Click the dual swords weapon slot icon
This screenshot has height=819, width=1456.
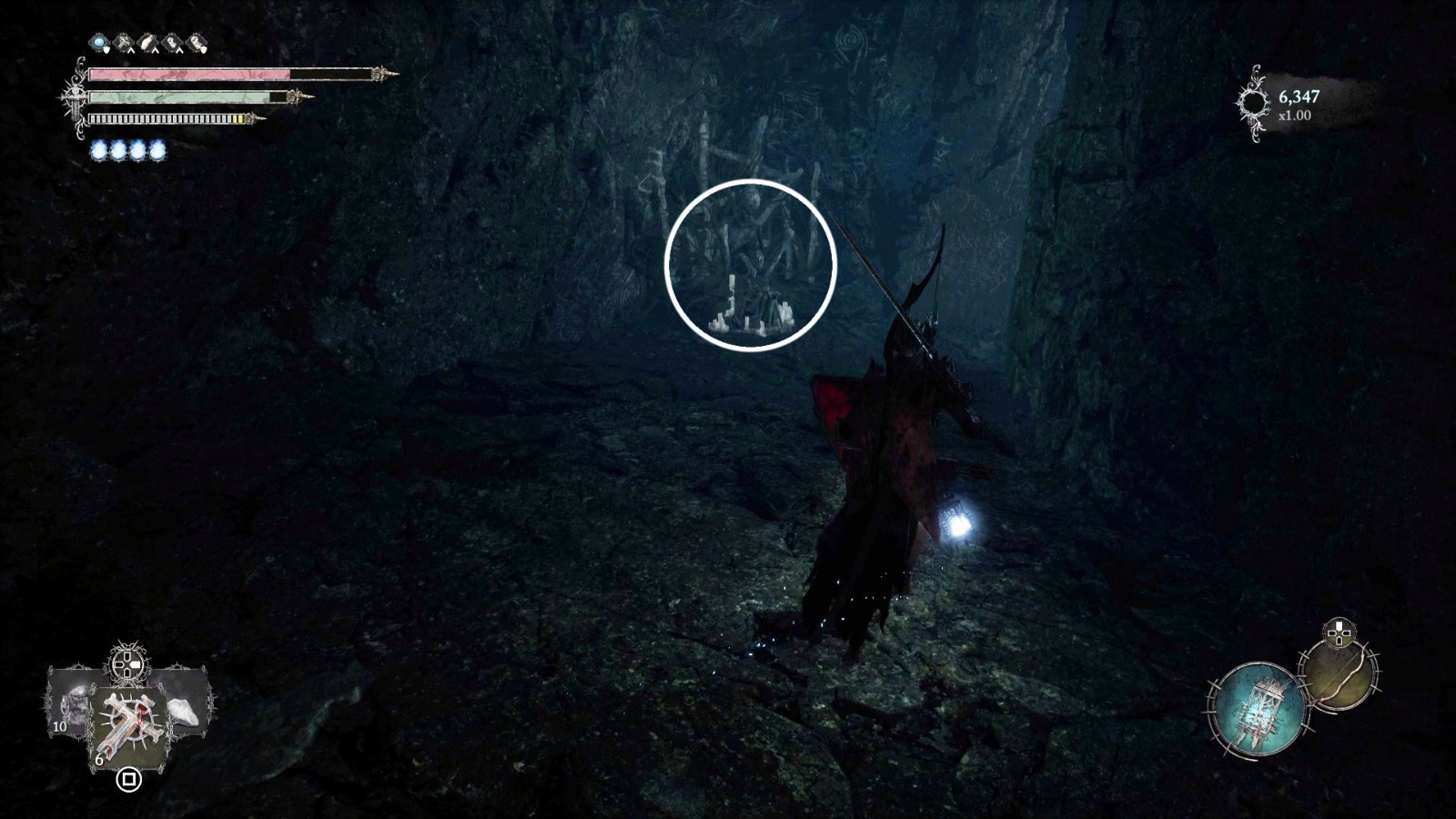[123, 41]
